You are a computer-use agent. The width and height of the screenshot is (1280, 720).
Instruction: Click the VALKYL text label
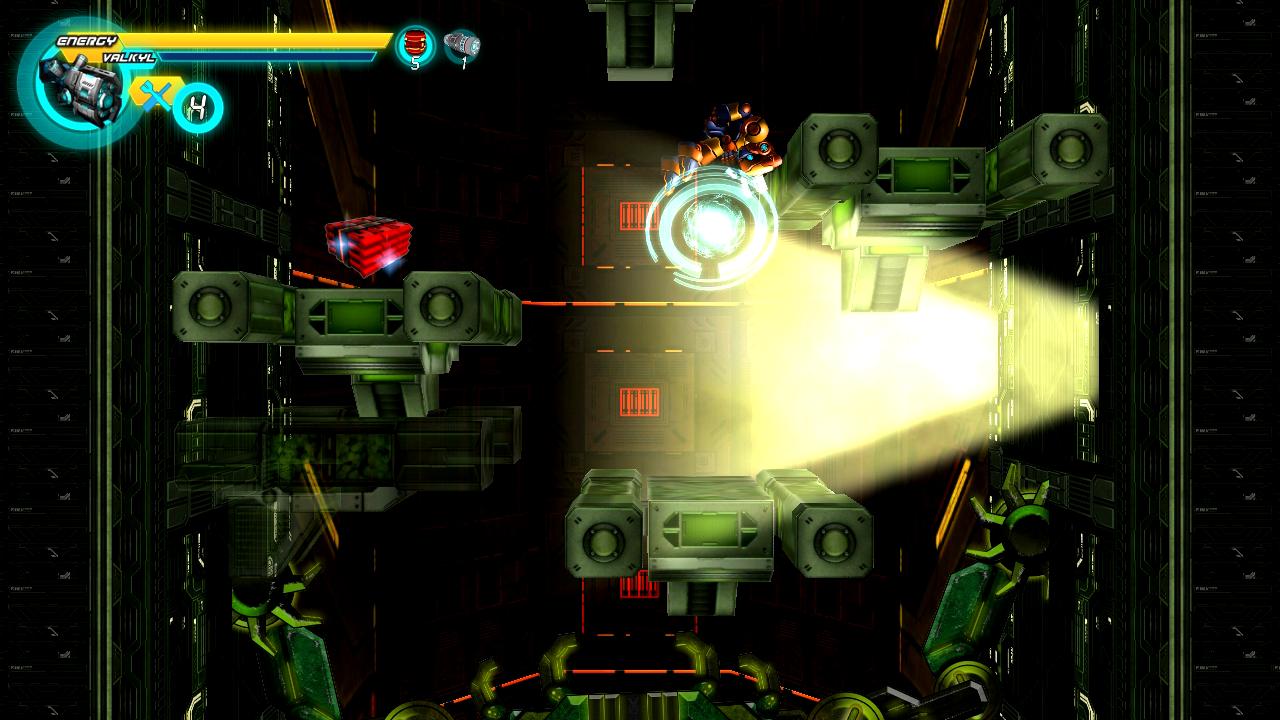(x=128, y=57)
